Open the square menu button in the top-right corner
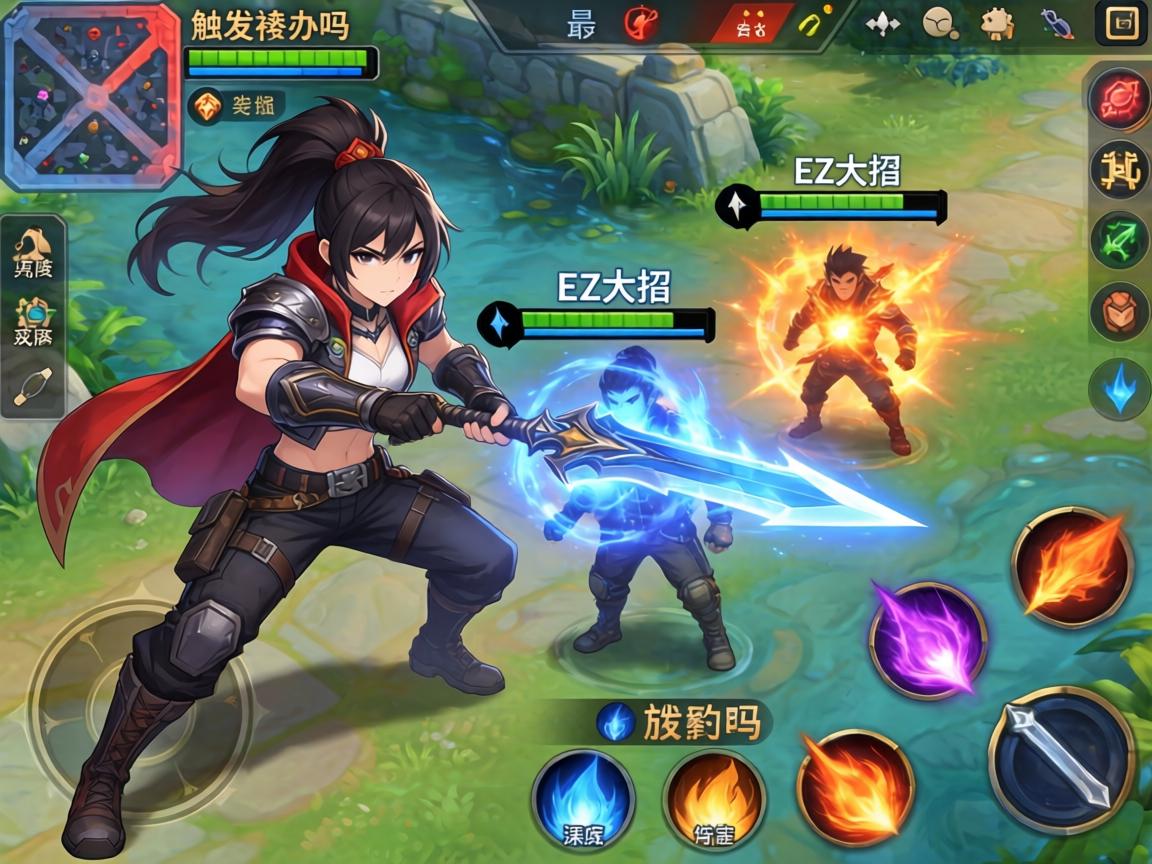1152x864 pixels. (1121, 22)
